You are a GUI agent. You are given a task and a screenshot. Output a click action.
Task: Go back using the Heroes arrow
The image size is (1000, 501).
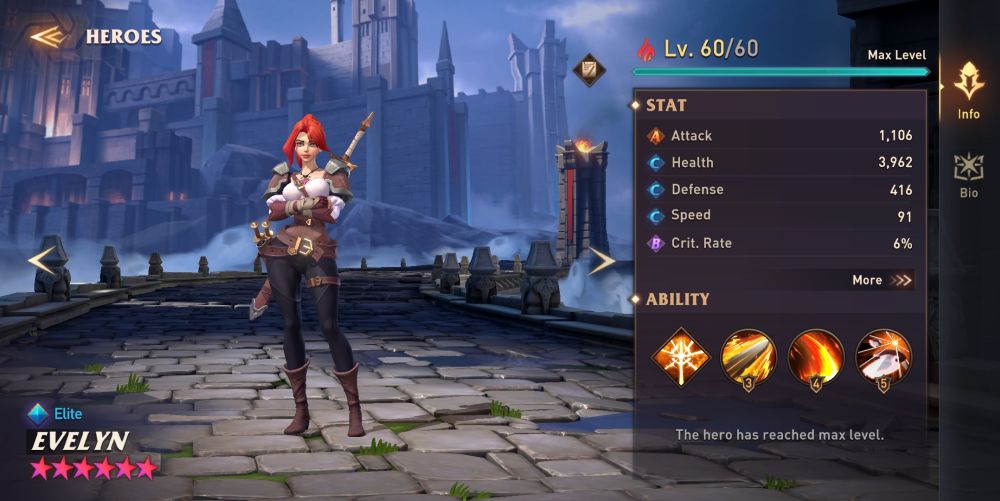[x=47, y=38]
